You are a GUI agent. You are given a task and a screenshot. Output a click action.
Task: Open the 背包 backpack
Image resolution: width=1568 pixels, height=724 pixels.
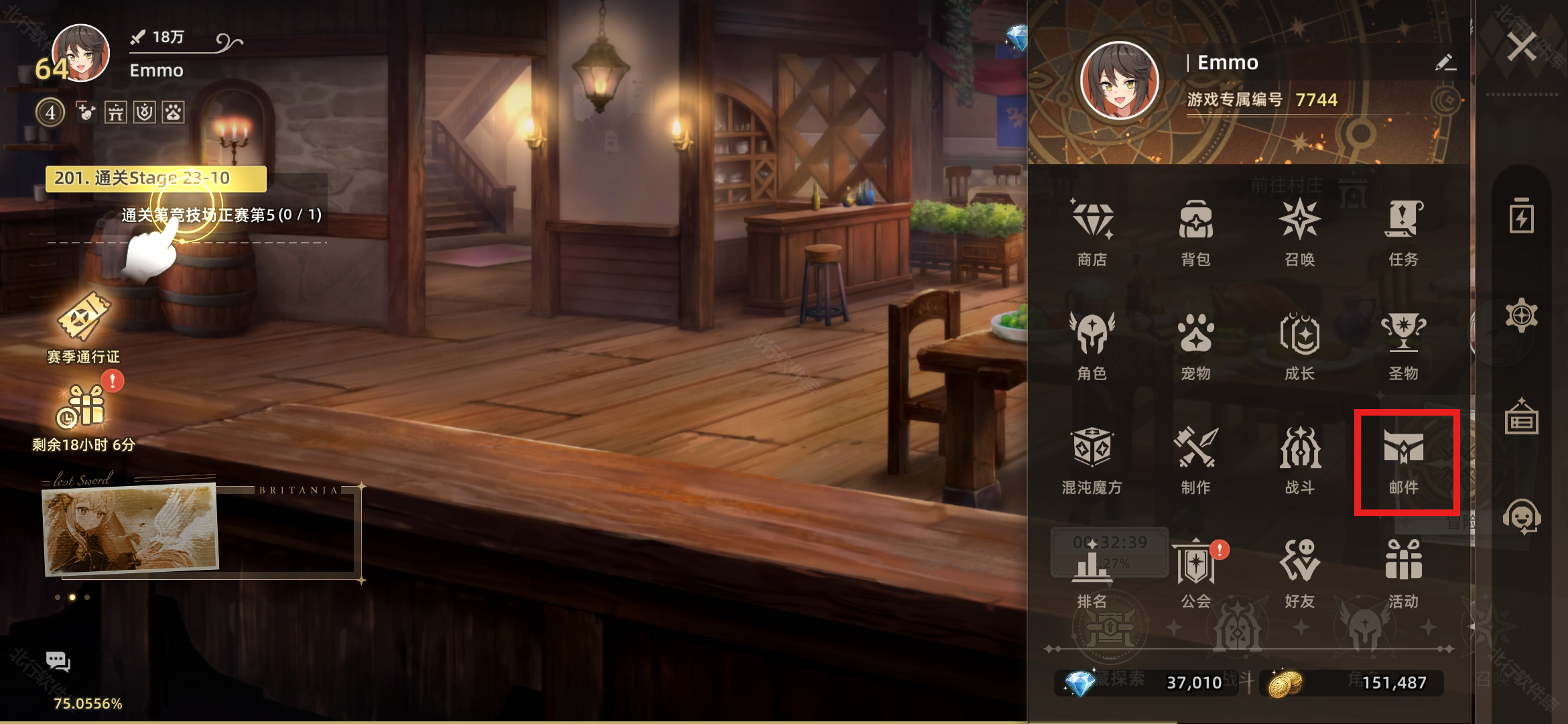1196,231
